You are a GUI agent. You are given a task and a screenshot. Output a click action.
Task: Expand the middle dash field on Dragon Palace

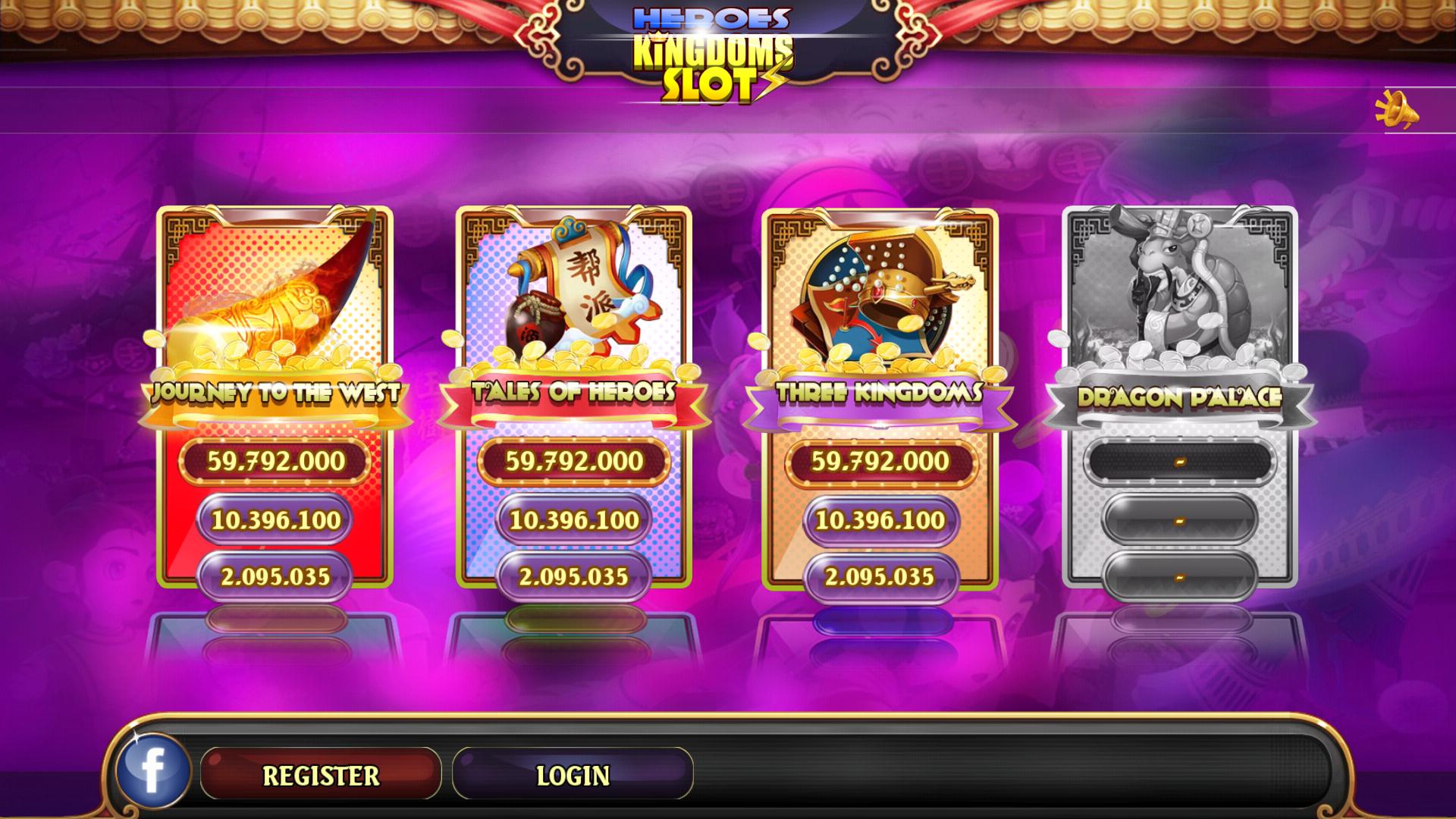1179,519
